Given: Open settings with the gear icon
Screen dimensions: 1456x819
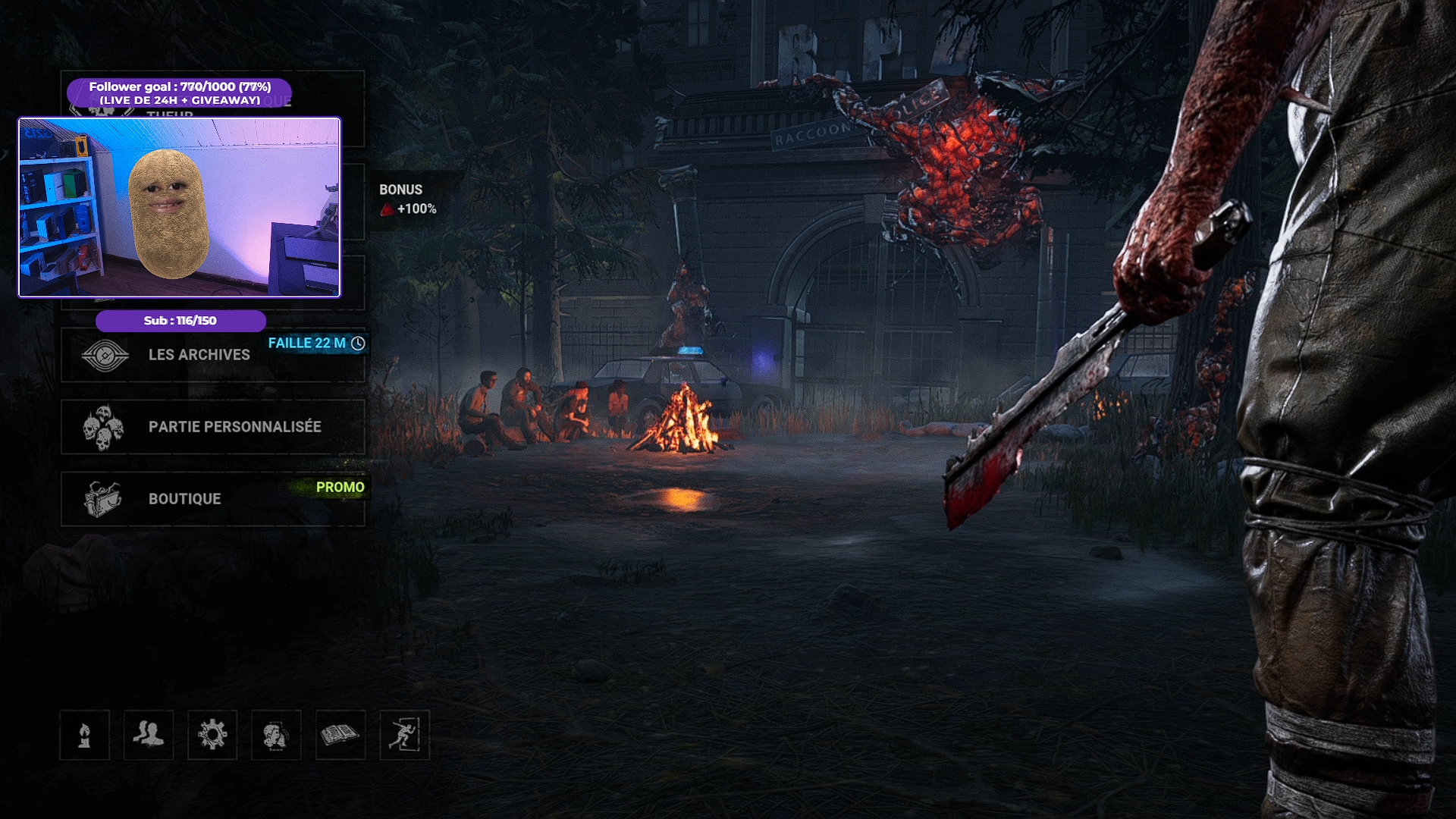Looking at the screenshot, I should (x=212, y=735).
